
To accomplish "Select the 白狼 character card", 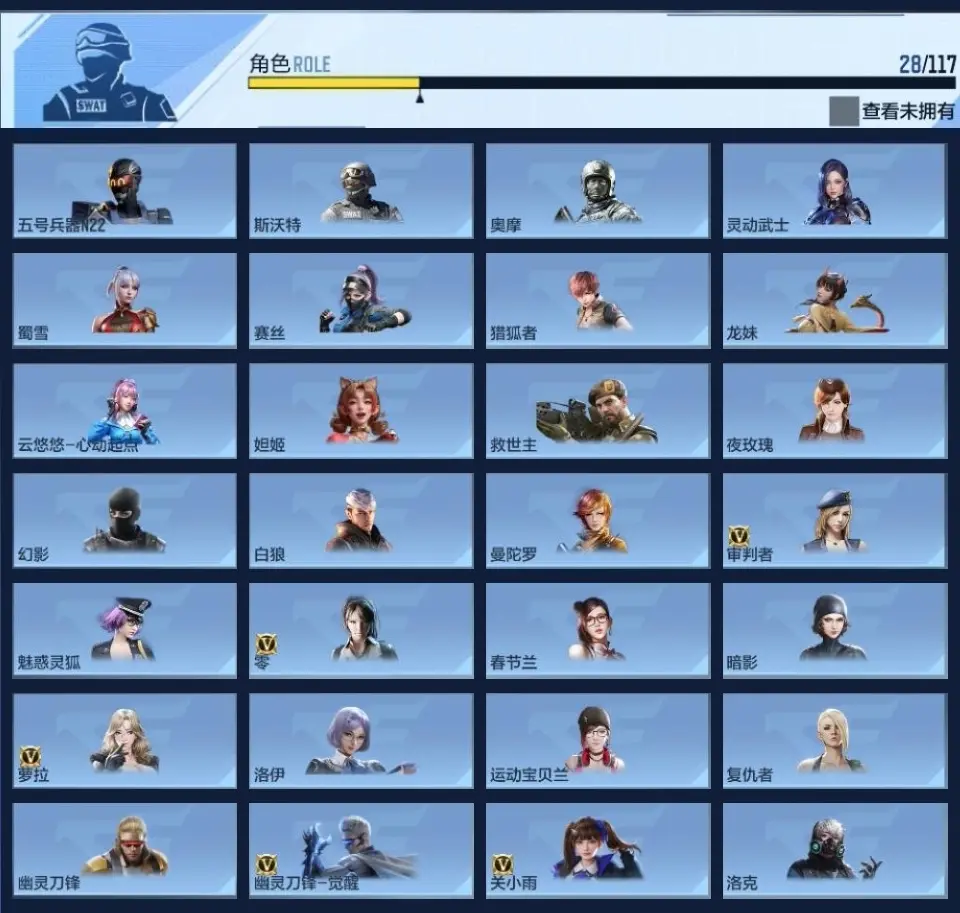I will (x=361, y=520).
